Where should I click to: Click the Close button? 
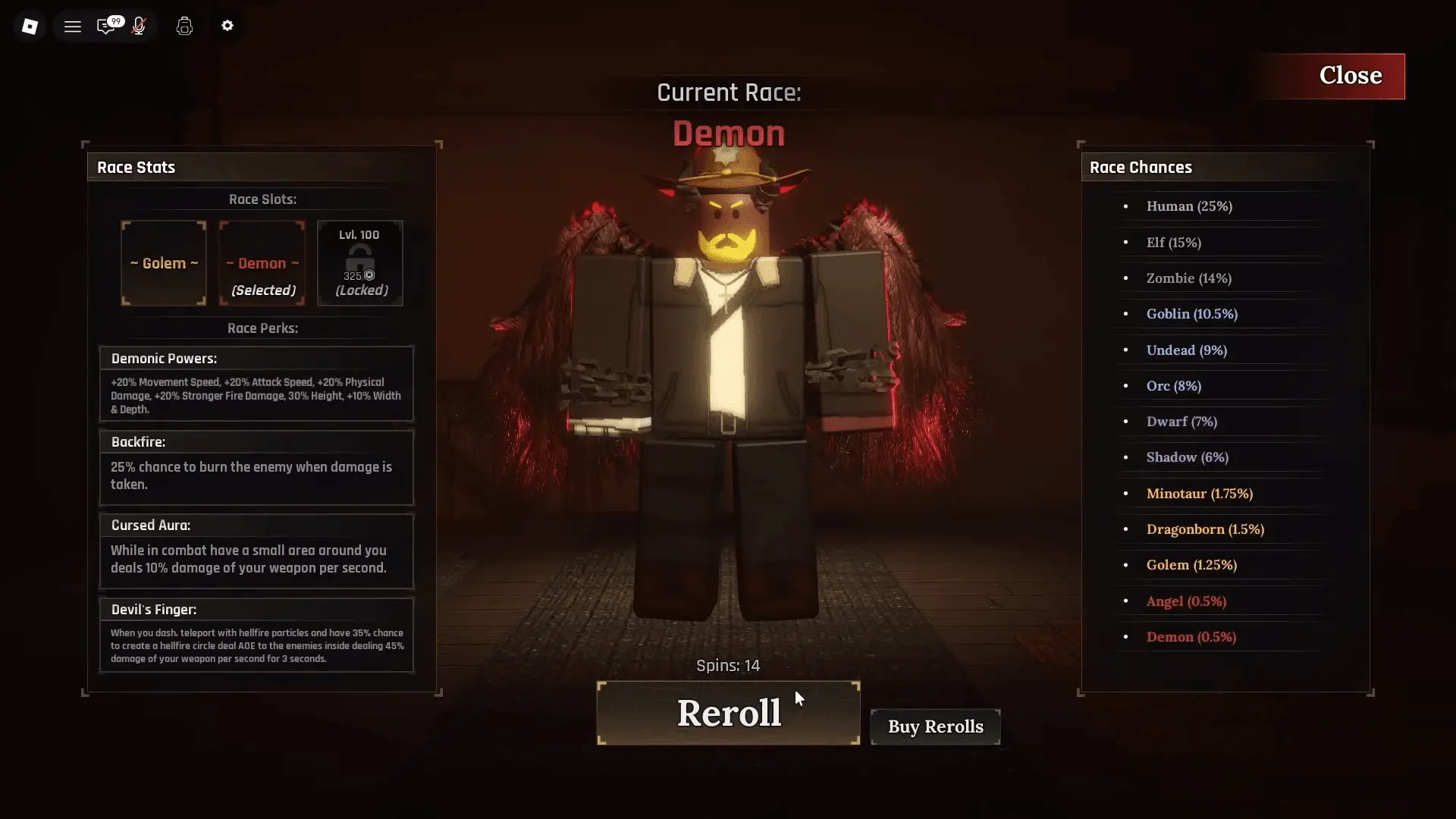pyautogui.click(x=1351, y=75)
